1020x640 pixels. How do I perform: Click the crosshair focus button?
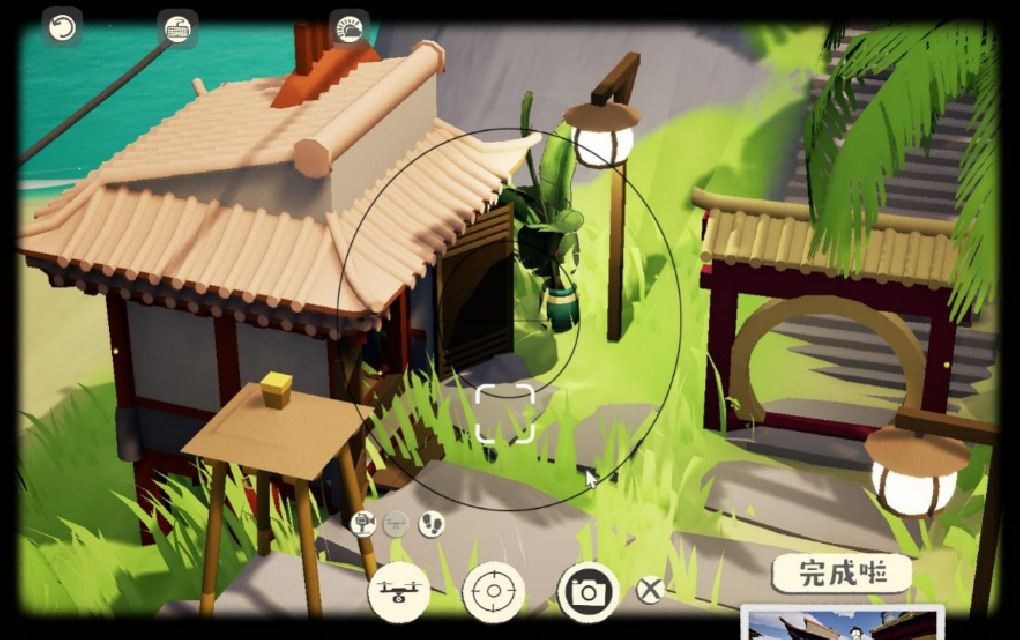[x=493, y=591]
